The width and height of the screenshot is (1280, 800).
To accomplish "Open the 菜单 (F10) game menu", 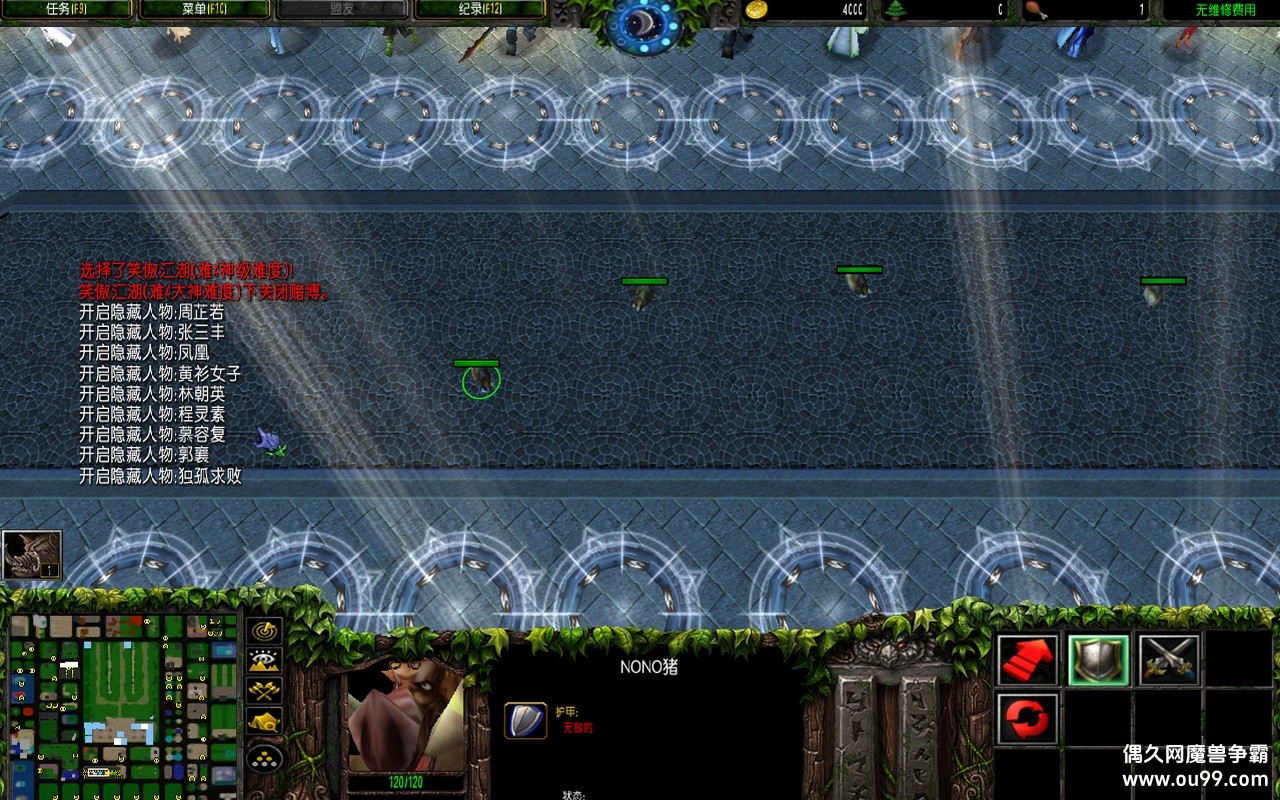I will coord(204,10).
